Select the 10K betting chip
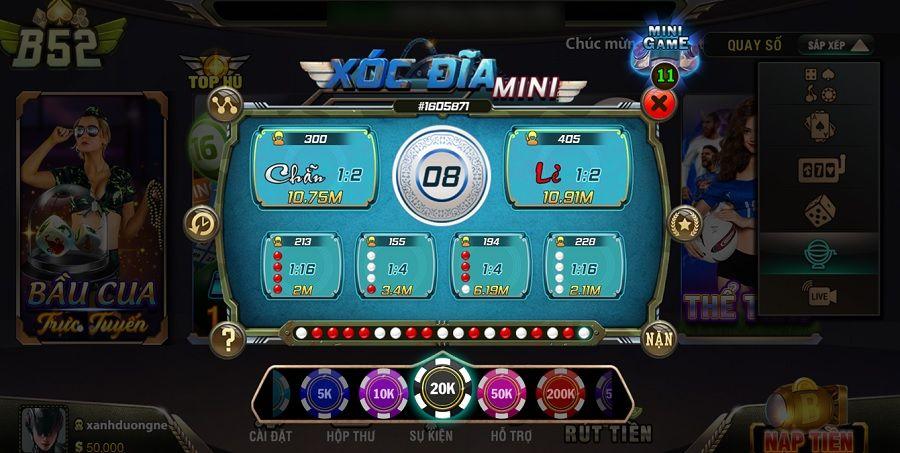The image size is (900, 453). (383, 394)
